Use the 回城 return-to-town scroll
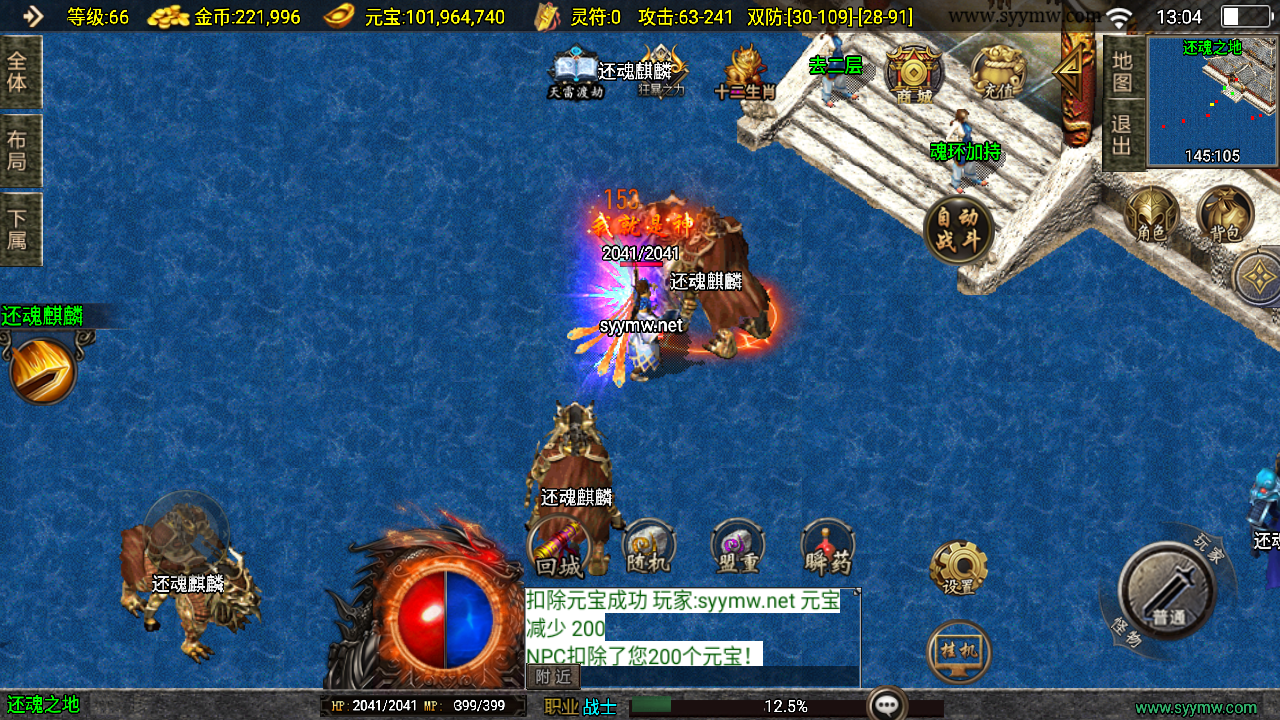 558,548
